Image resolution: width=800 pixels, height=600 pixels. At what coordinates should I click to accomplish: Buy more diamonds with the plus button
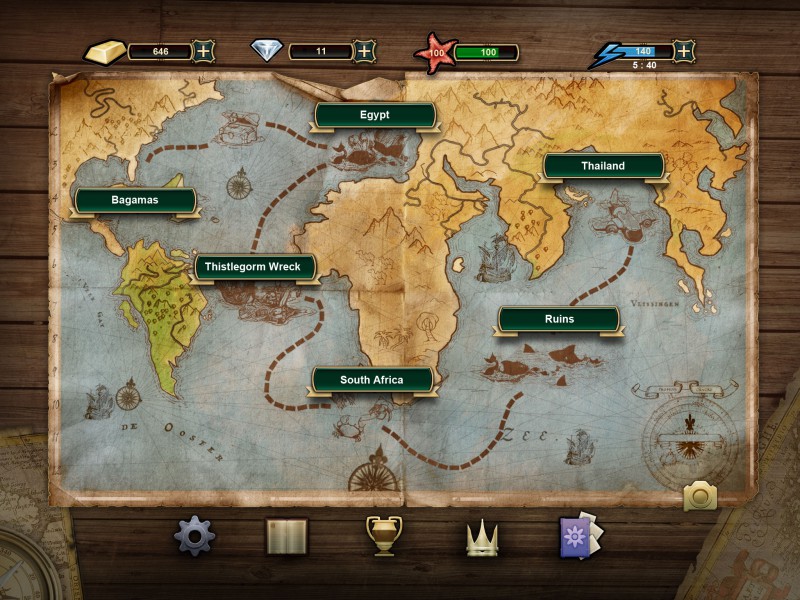pos(365,51)
